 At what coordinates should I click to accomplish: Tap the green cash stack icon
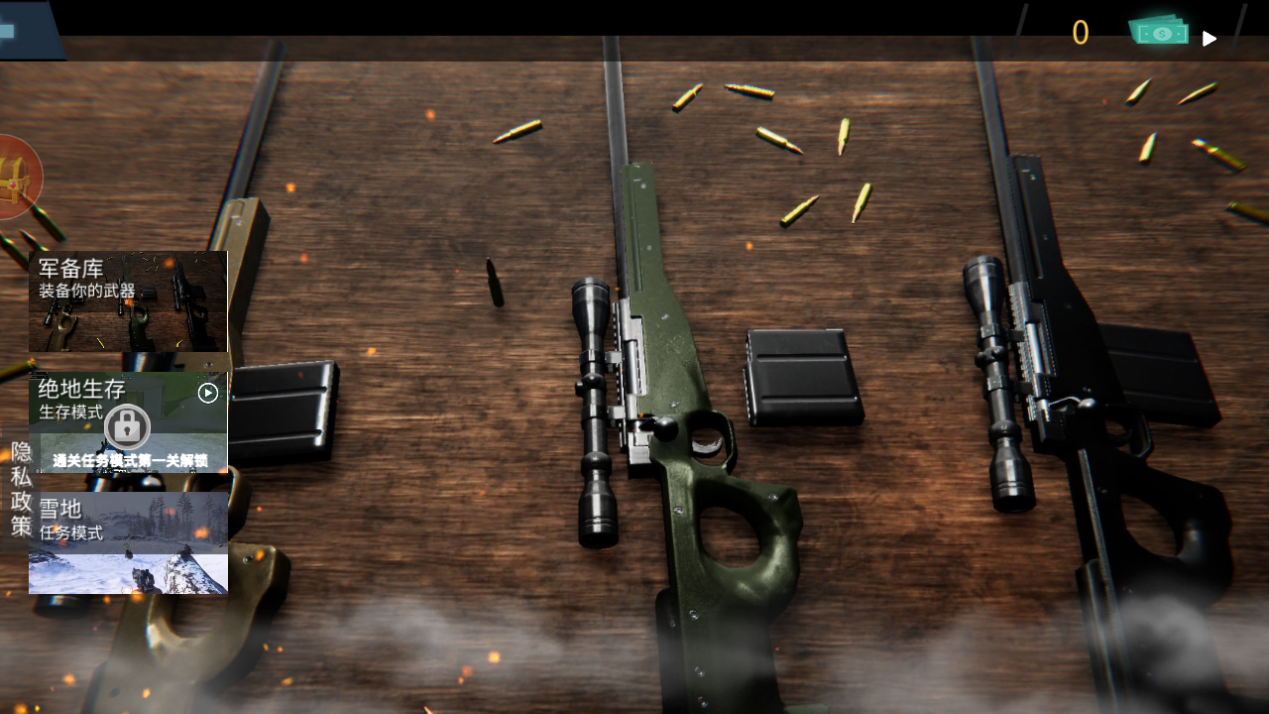pyautogui.click(x=1160, y=32)
